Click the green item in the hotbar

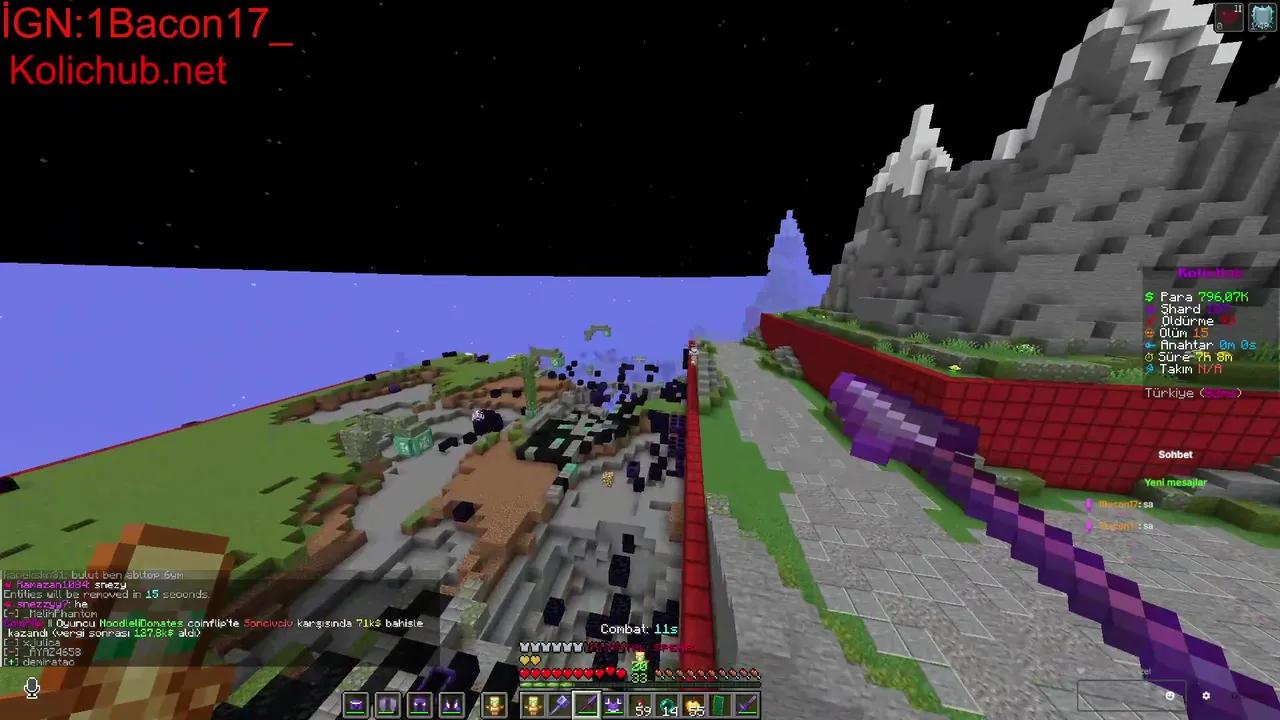tap(718, 705)
